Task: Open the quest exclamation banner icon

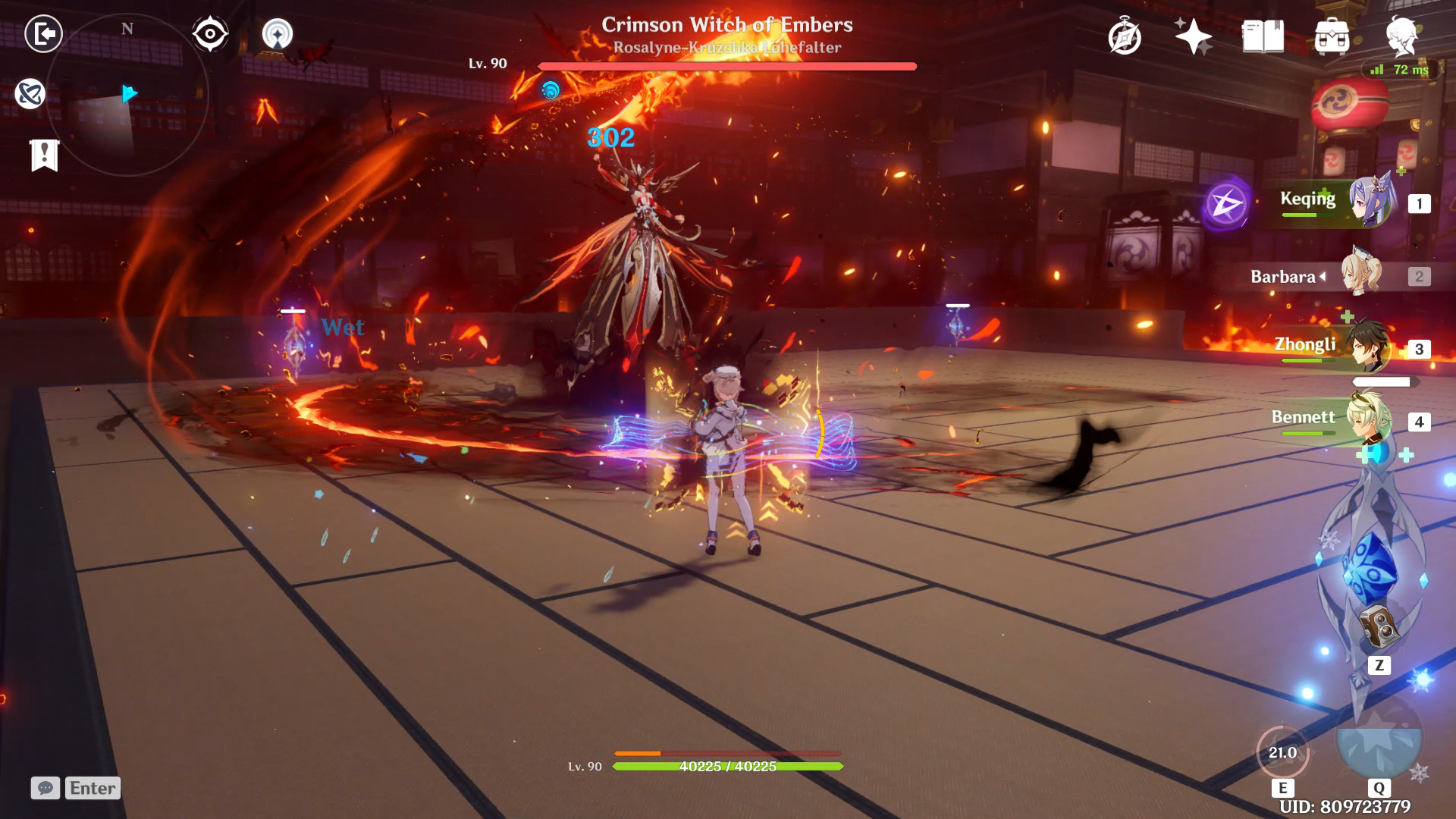Action: pos(45,155)
